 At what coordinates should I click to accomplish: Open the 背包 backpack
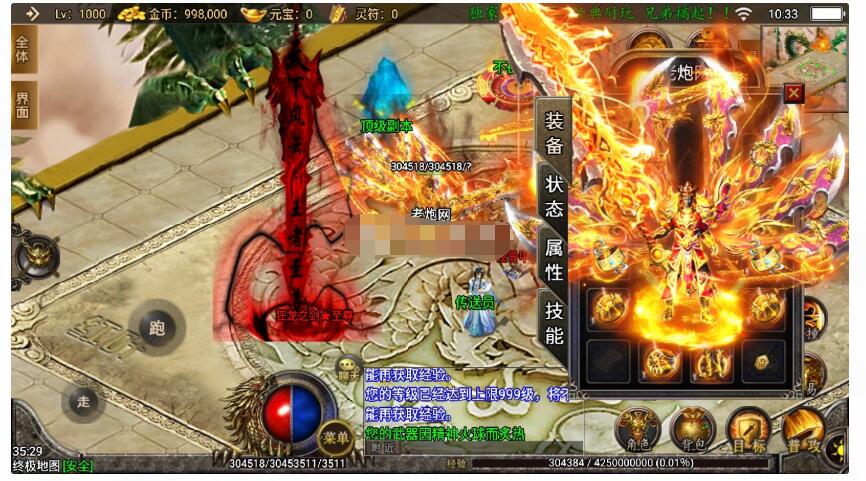click(692, 429)
